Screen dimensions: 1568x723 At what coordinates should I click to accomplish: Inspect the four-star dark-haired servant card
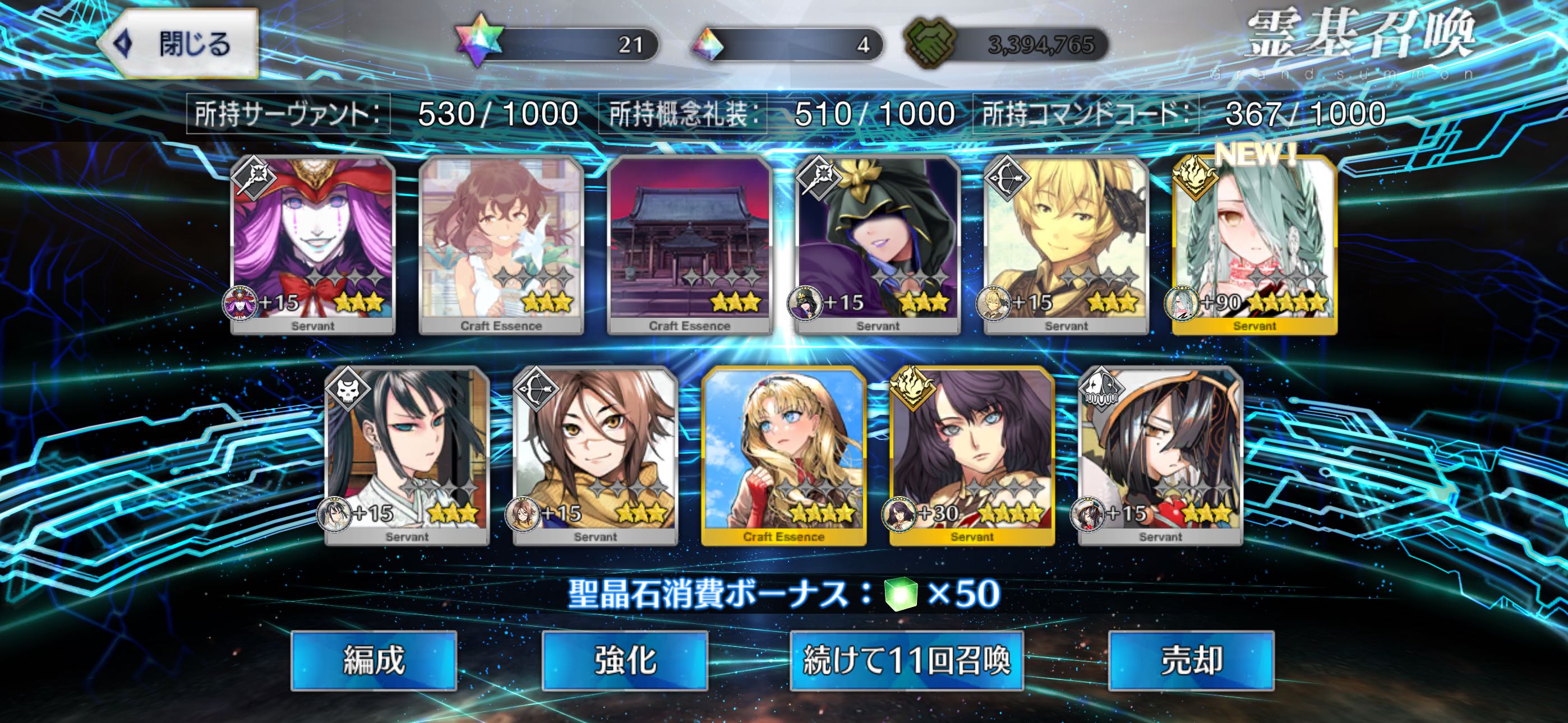point(972,456)
